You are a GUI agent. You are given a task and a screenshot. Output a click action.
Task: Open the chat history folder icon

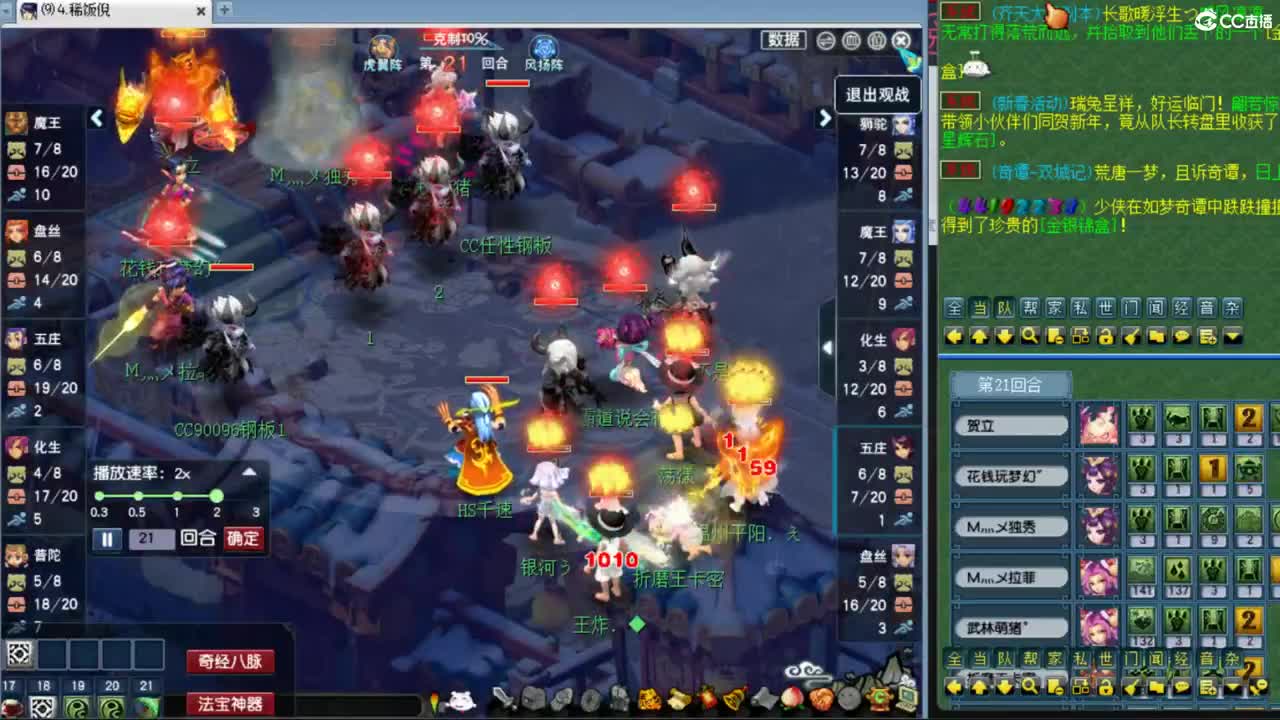pyautogui.click(x=1156, y=337)
